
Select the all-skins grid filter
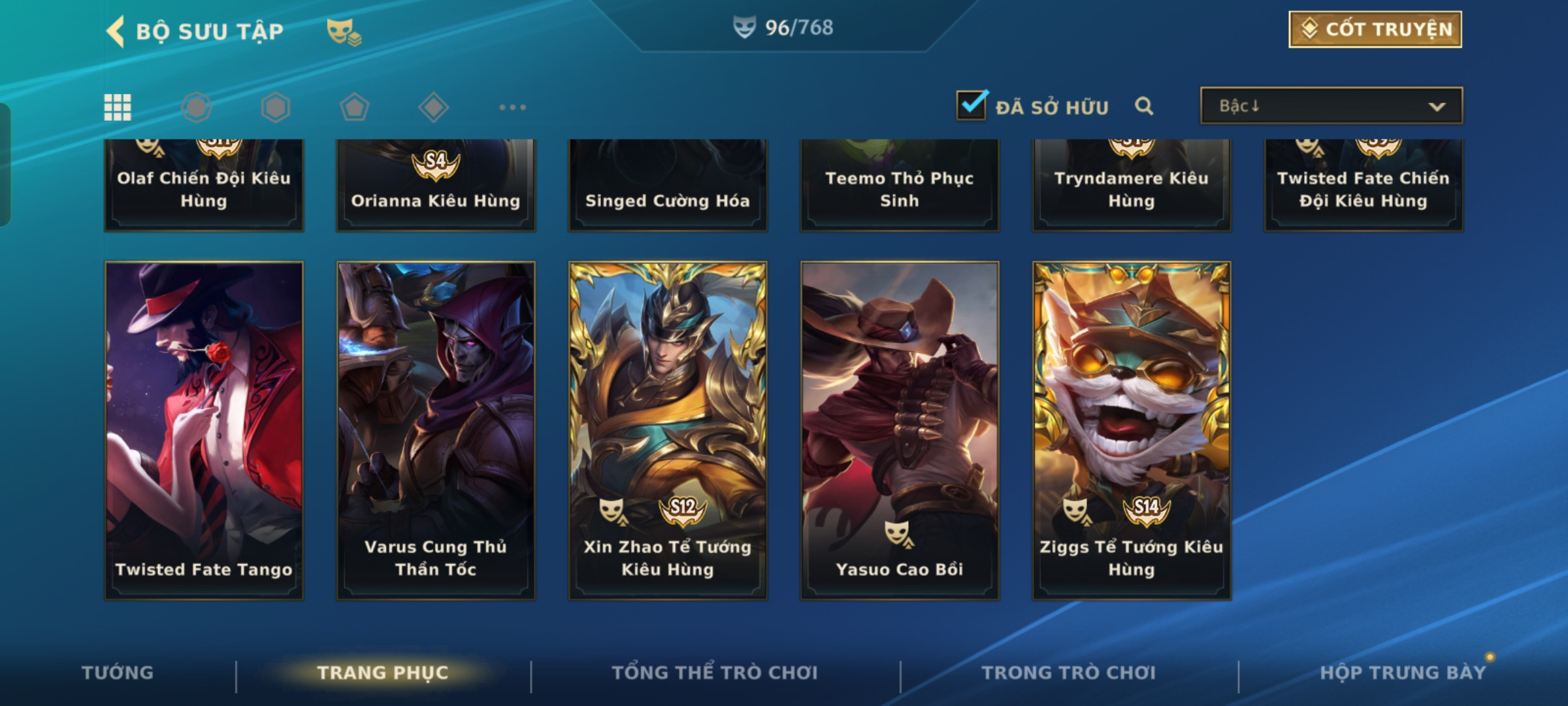(x=118, y=107)
